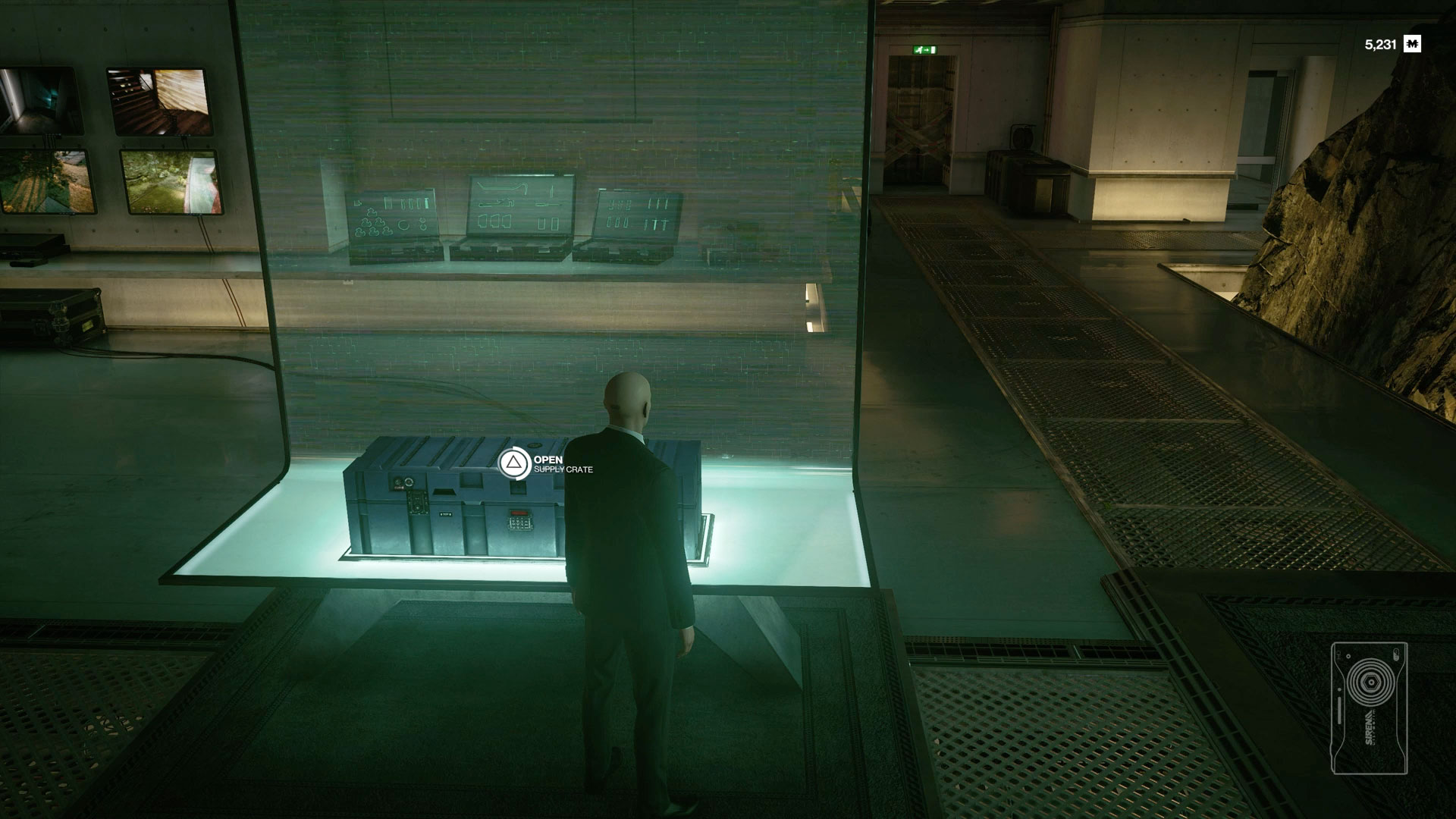Image resolution: width=1456 pixels, height=819 pixels.
Task: Toggle the red status light above the crate keypad
Action: [x=520, y=513]
